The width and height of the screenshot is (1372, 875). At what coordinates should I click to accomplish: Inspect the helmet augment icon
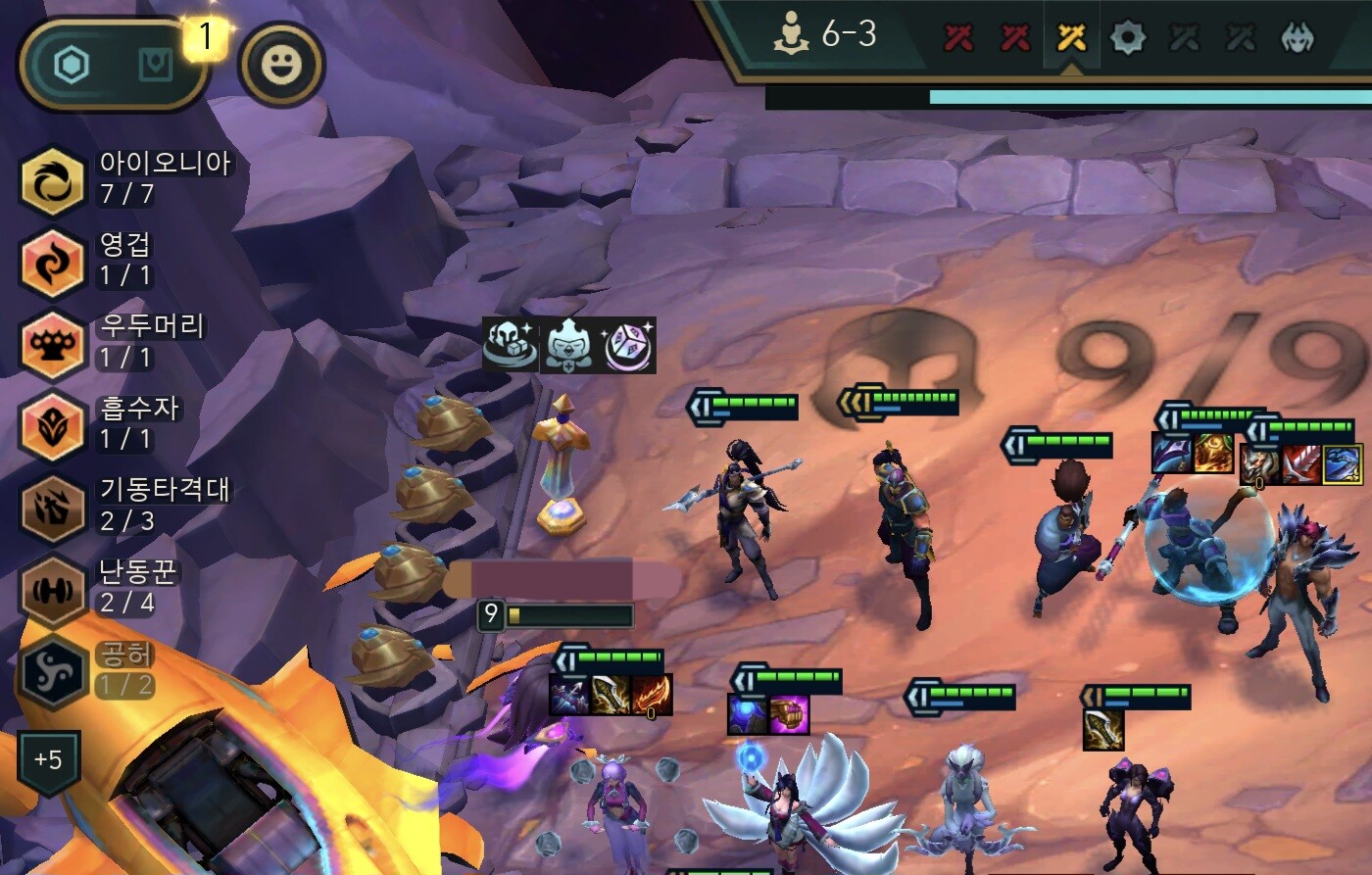click(x=511, y=345)
